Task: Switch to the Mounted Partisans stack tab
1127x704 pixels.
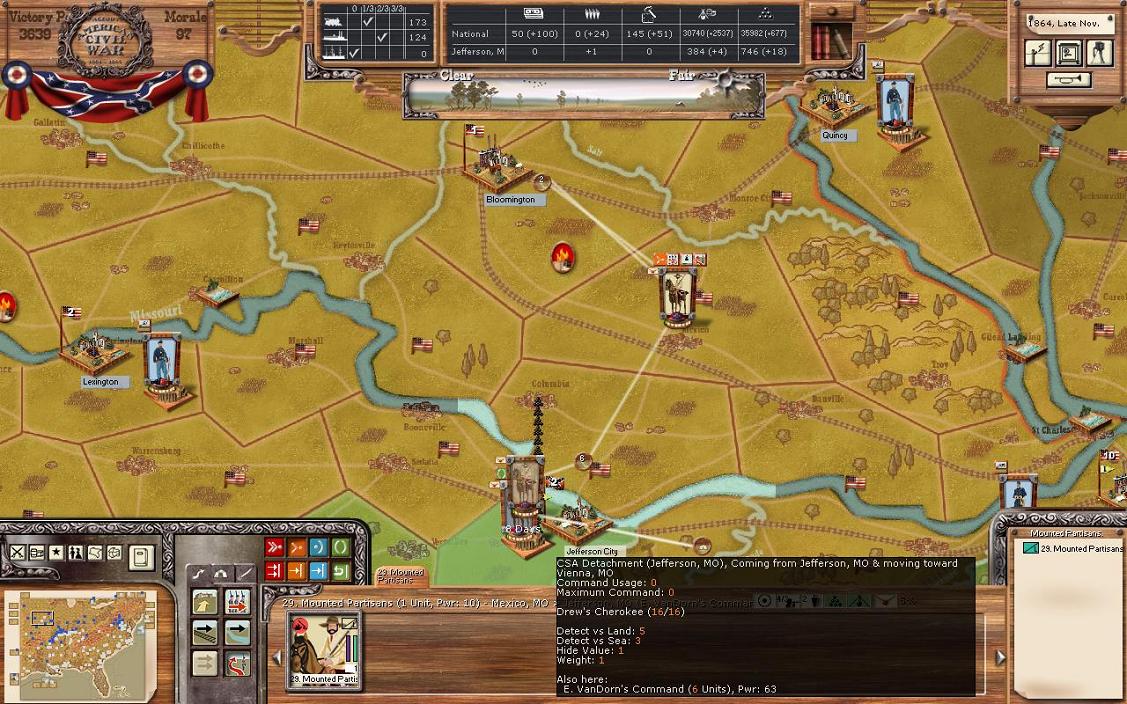Action: coord(400,576)
